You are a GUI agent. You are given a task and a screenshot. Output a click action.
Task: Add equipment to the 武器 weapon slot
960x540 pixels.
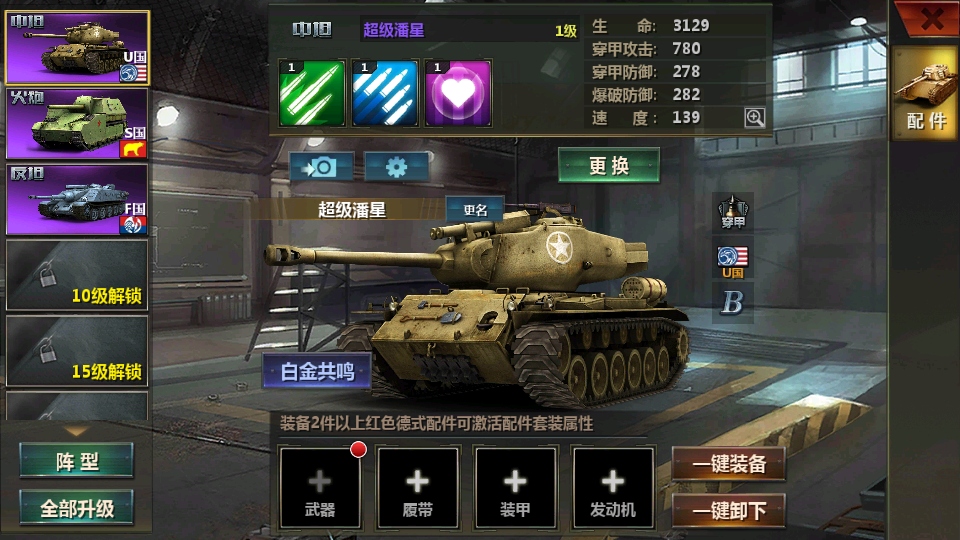tap(320, 487)
